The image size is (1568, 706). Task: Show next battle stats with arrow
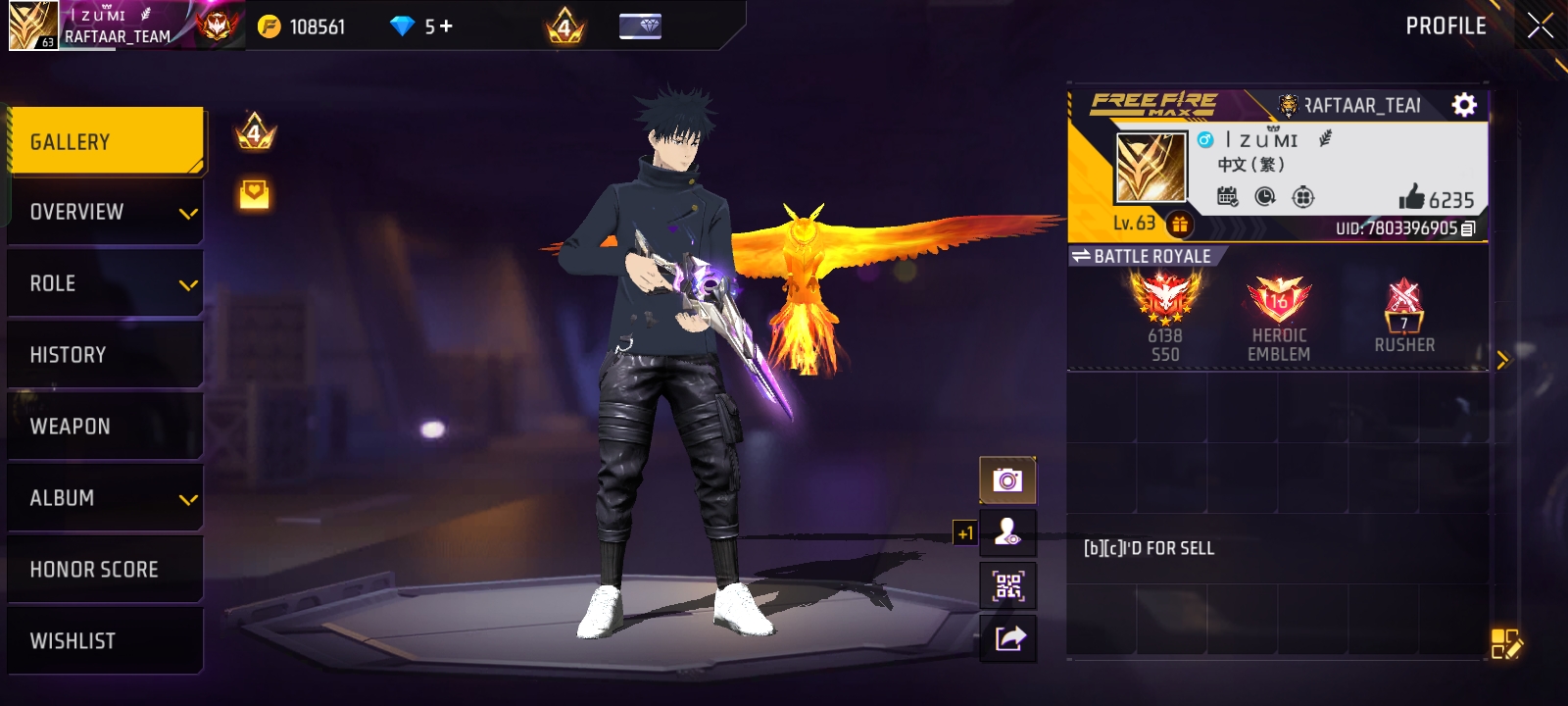point(1502,360)
